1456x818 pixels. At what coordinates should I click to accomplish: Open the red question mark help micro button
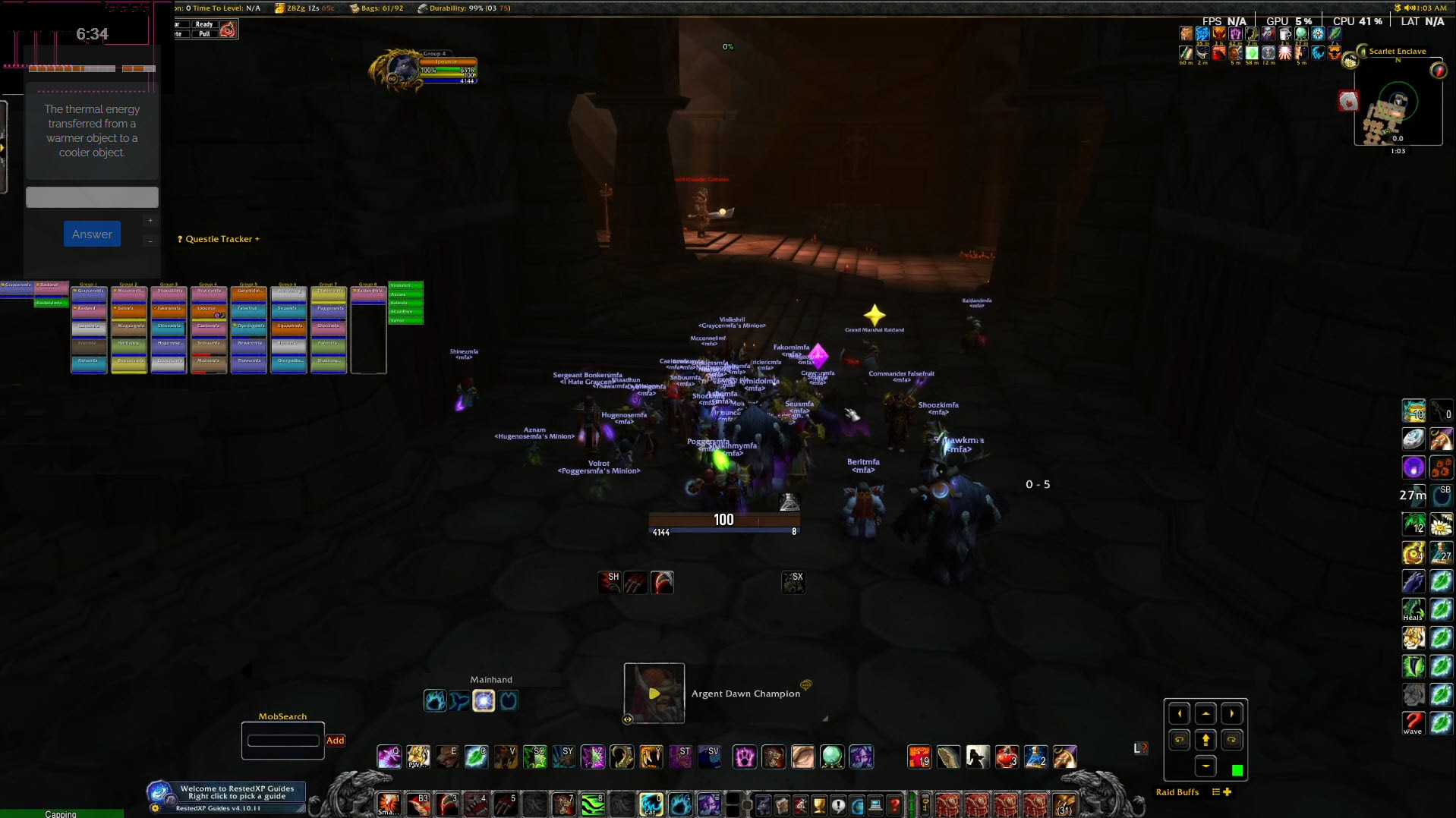(x=895, y=805)
